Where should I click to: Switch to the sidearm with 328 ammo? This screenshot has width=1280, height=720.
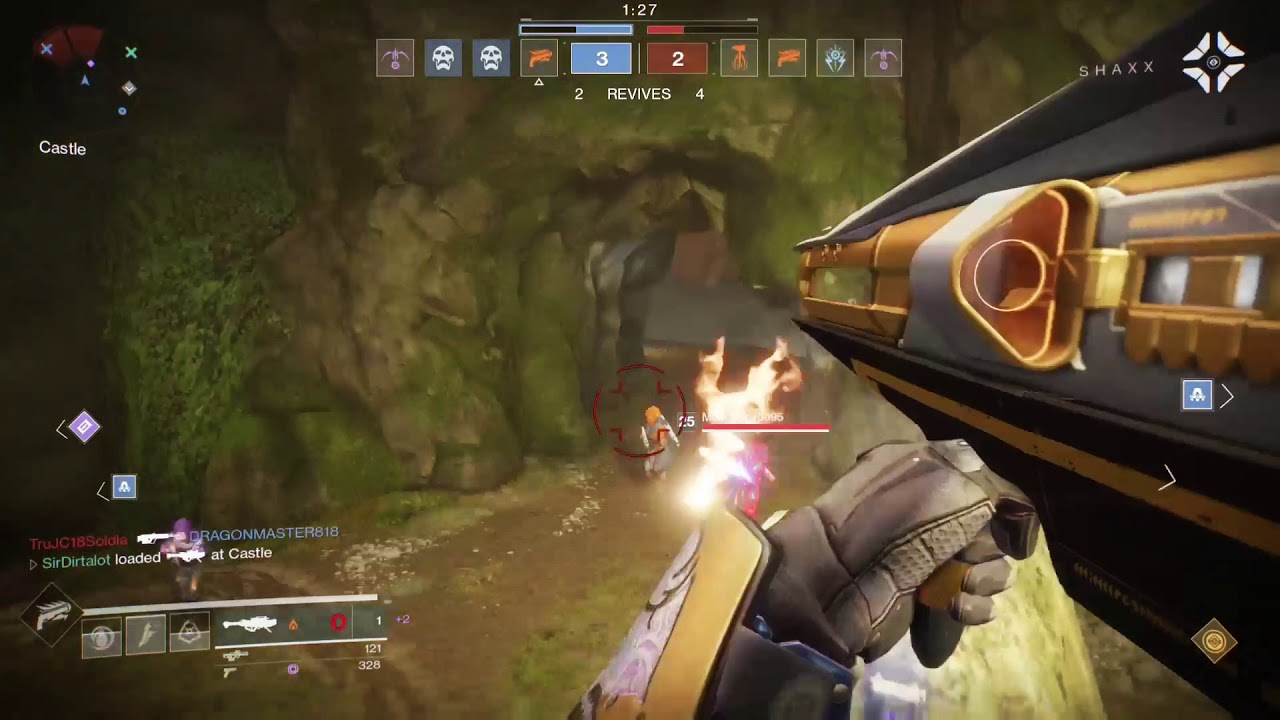pyautogui.click(x=230, y=671)
